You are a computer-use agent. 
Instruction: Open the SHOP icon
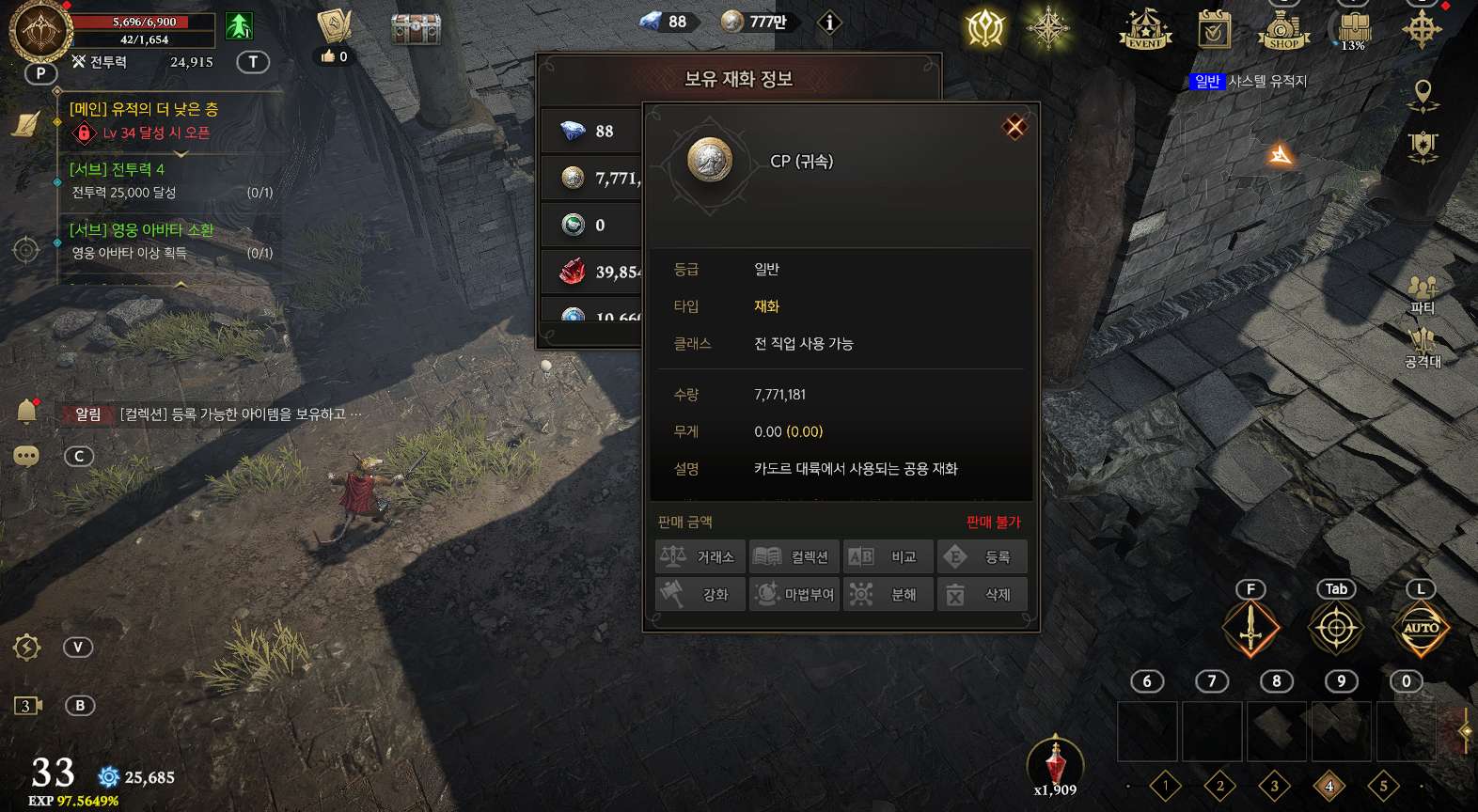tap(1283, 29)
